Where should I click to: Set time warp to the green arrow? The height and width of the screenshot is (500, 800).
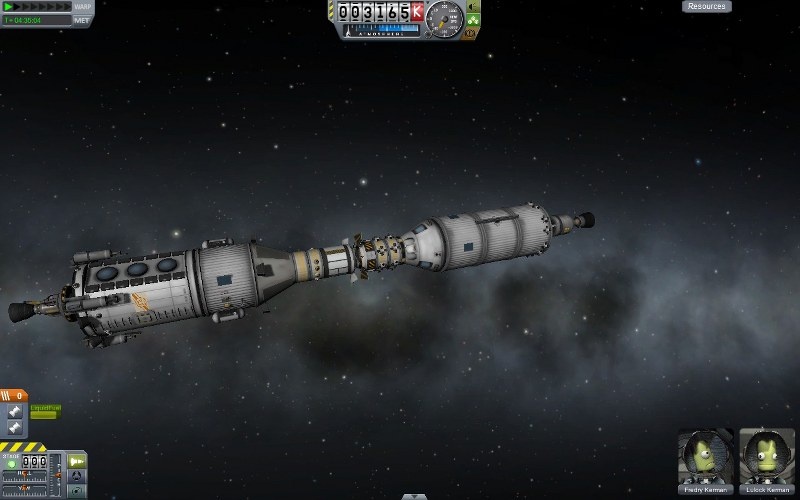pyautogui.click(x=8, y=7)
